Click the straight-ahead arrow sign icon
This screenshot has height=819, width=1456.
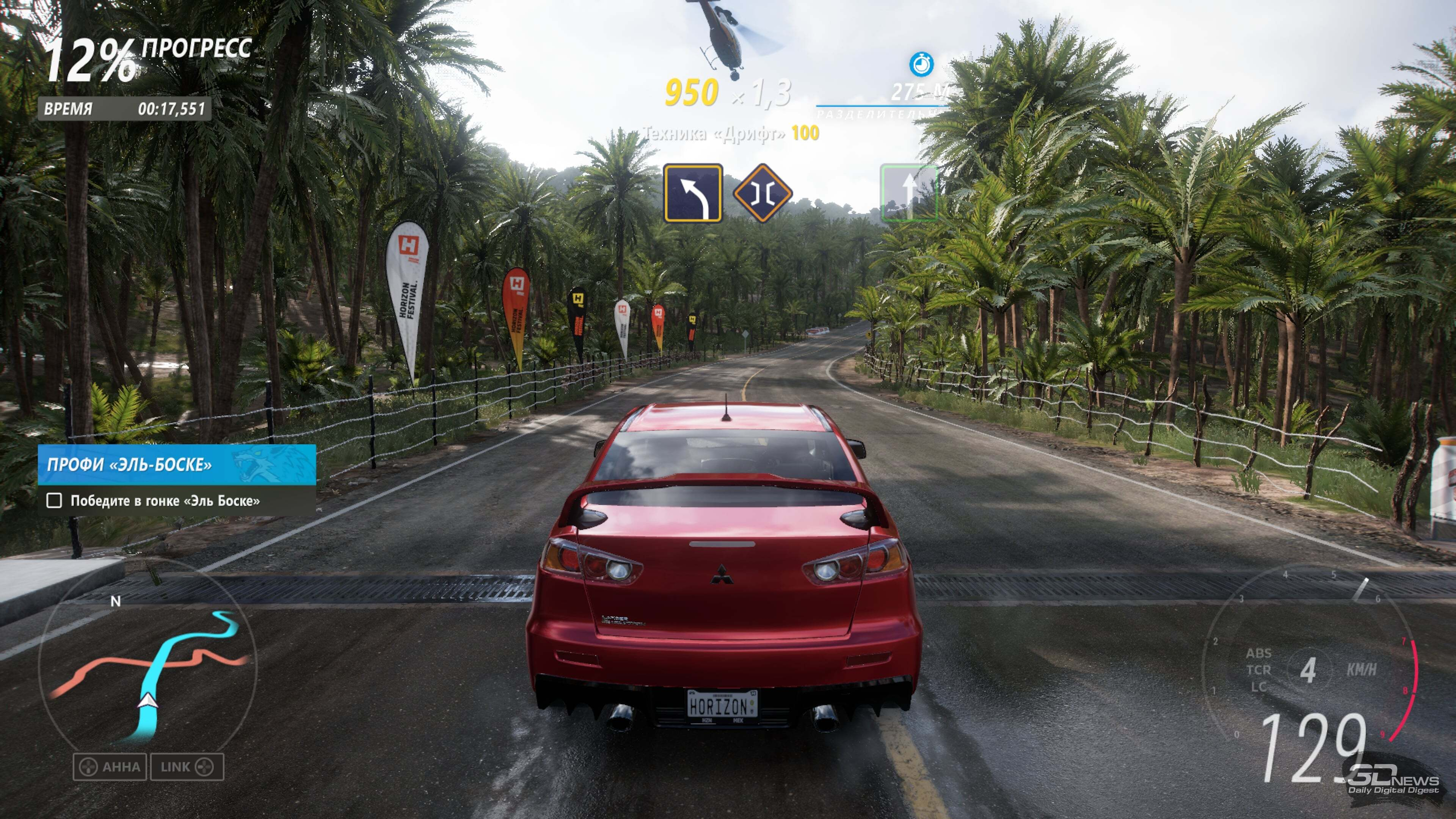[x=908, y=193]
